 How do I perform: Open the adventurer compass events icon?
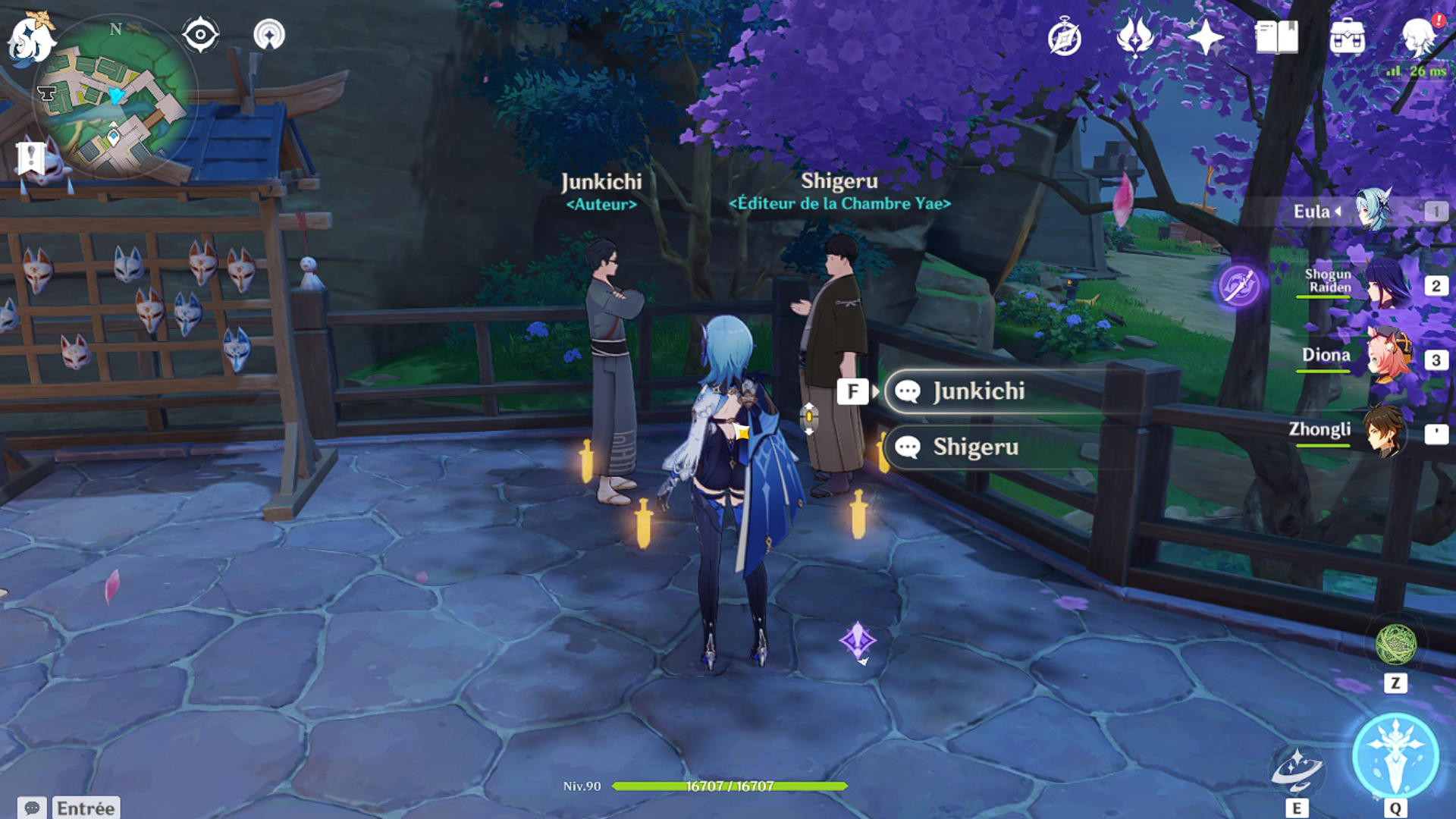point(1064,38)
